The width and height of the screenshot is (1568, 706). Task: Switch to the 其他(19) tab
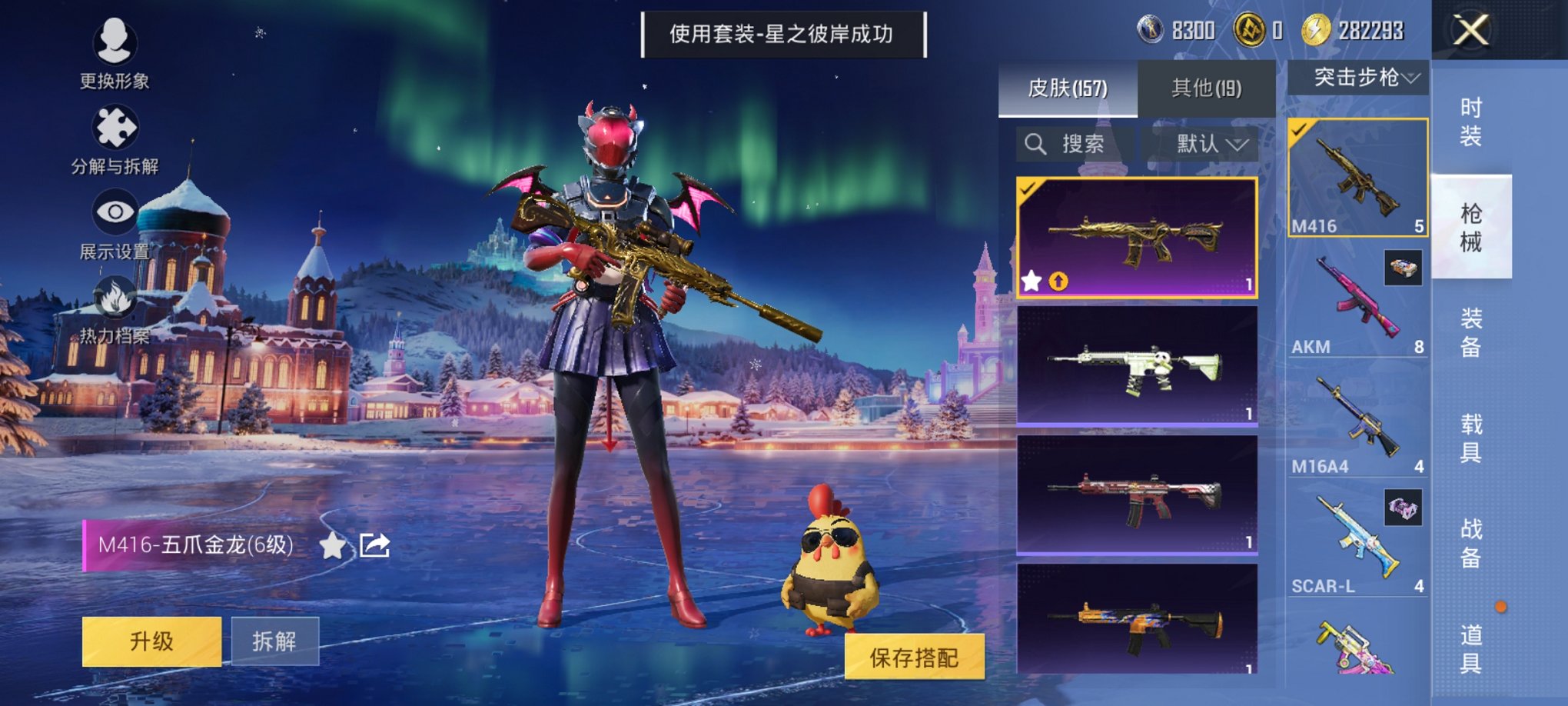tap(1207, 87)
